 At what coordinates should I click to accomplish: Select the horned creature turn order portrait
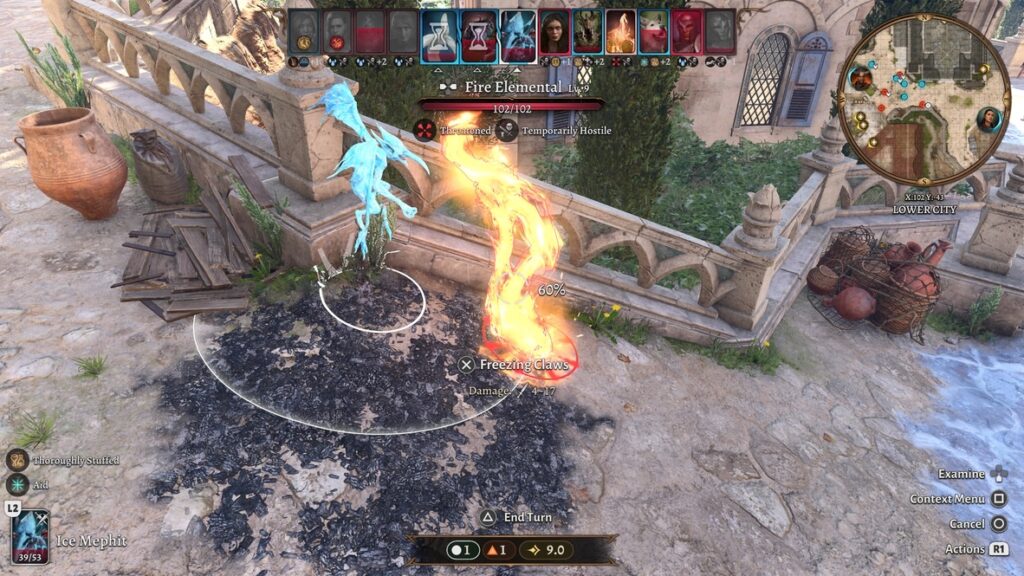pyautogui.click(x=587, y=31)
